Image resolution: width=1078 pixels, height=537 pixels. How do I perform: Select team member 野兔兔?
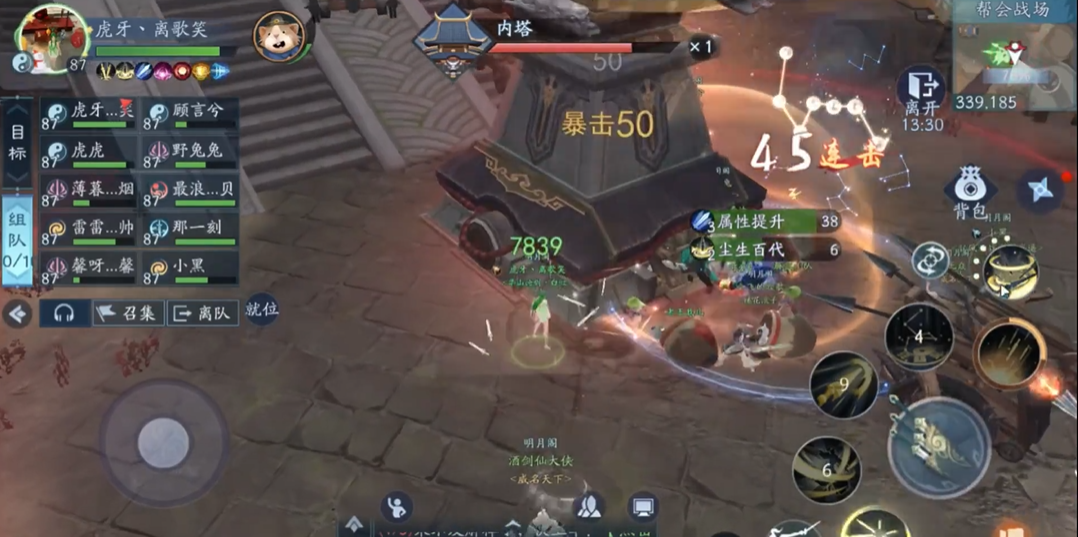tap(190, 152)
